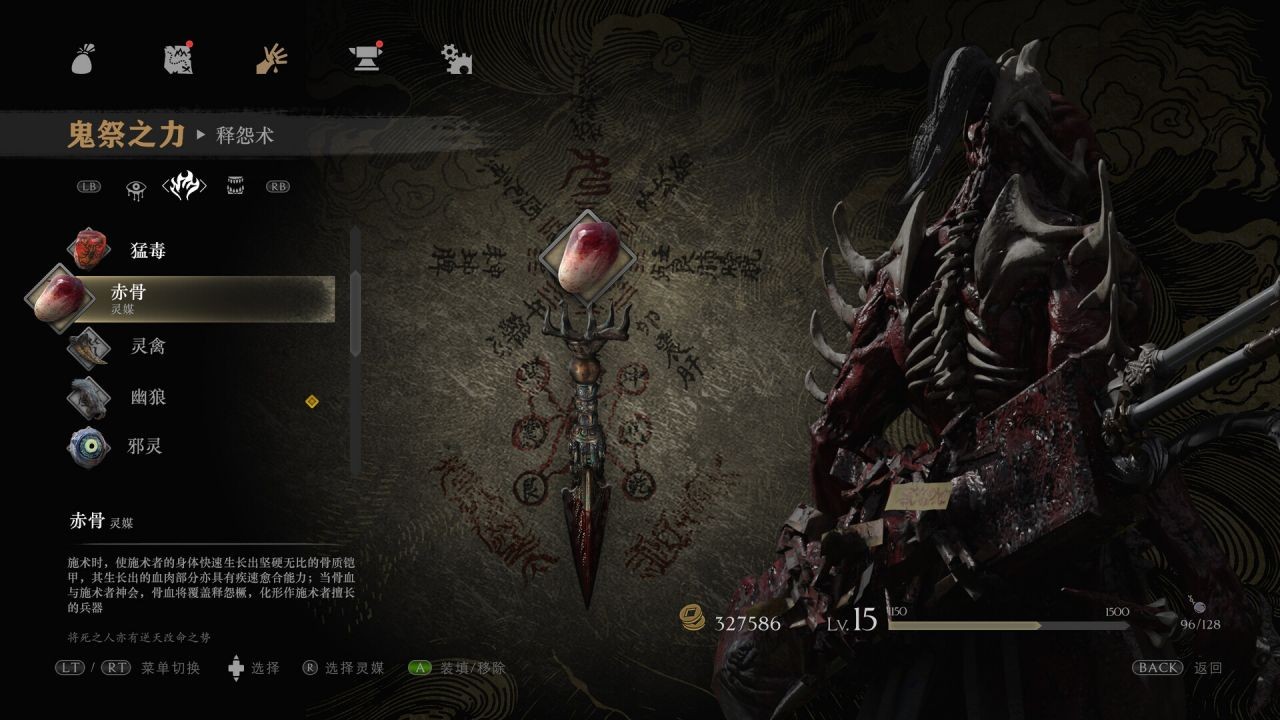Choose the 灵禽 spirit medium

pyautogui.click(x=147, y=347)
